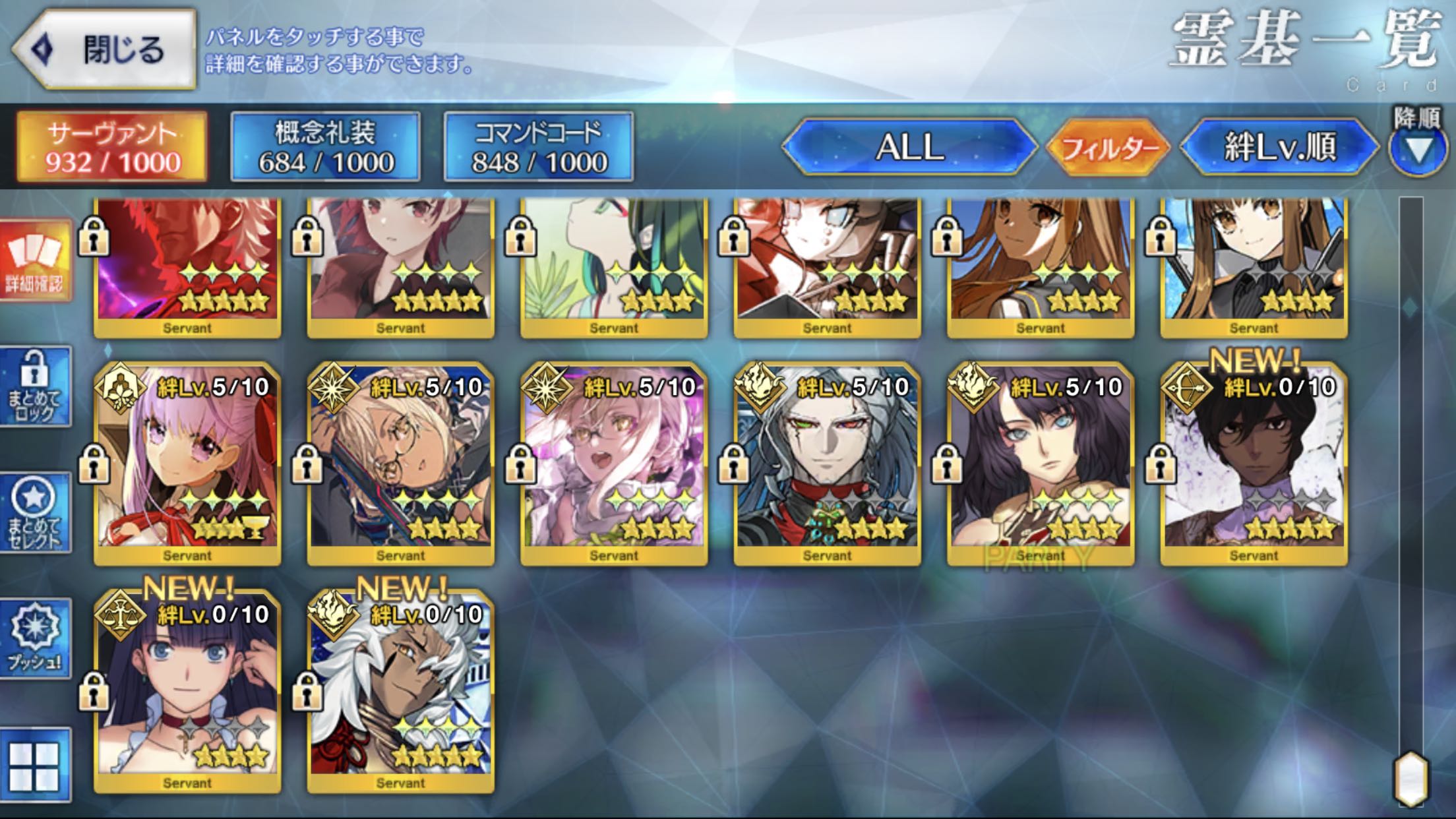Pick the silver-haired servant with mismatched eyes
This screenshot has height=819, width=1456.
click(x=827, y=463)
